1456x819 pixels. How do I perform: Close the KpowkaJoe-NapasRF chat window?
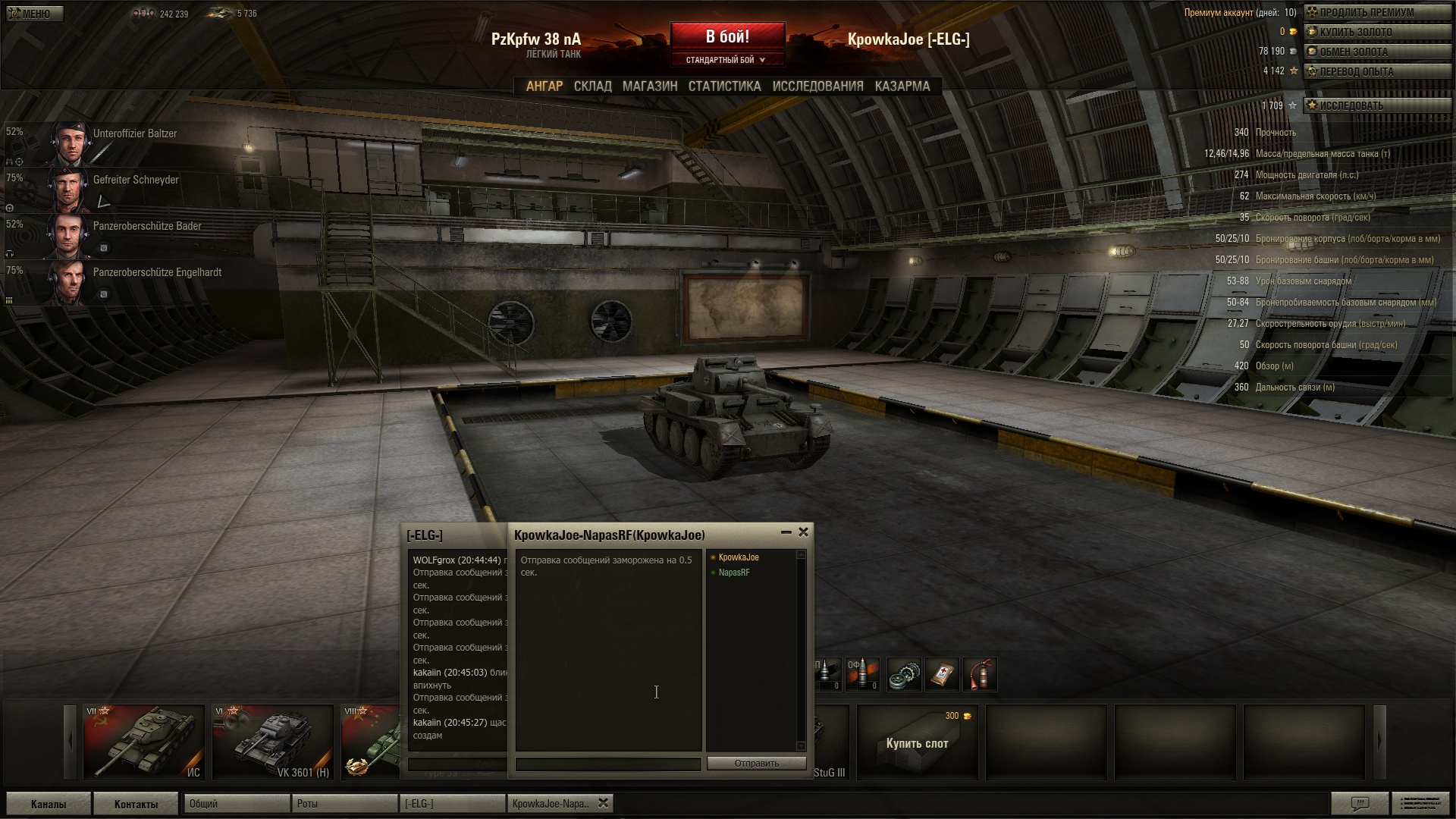[803, 532]
